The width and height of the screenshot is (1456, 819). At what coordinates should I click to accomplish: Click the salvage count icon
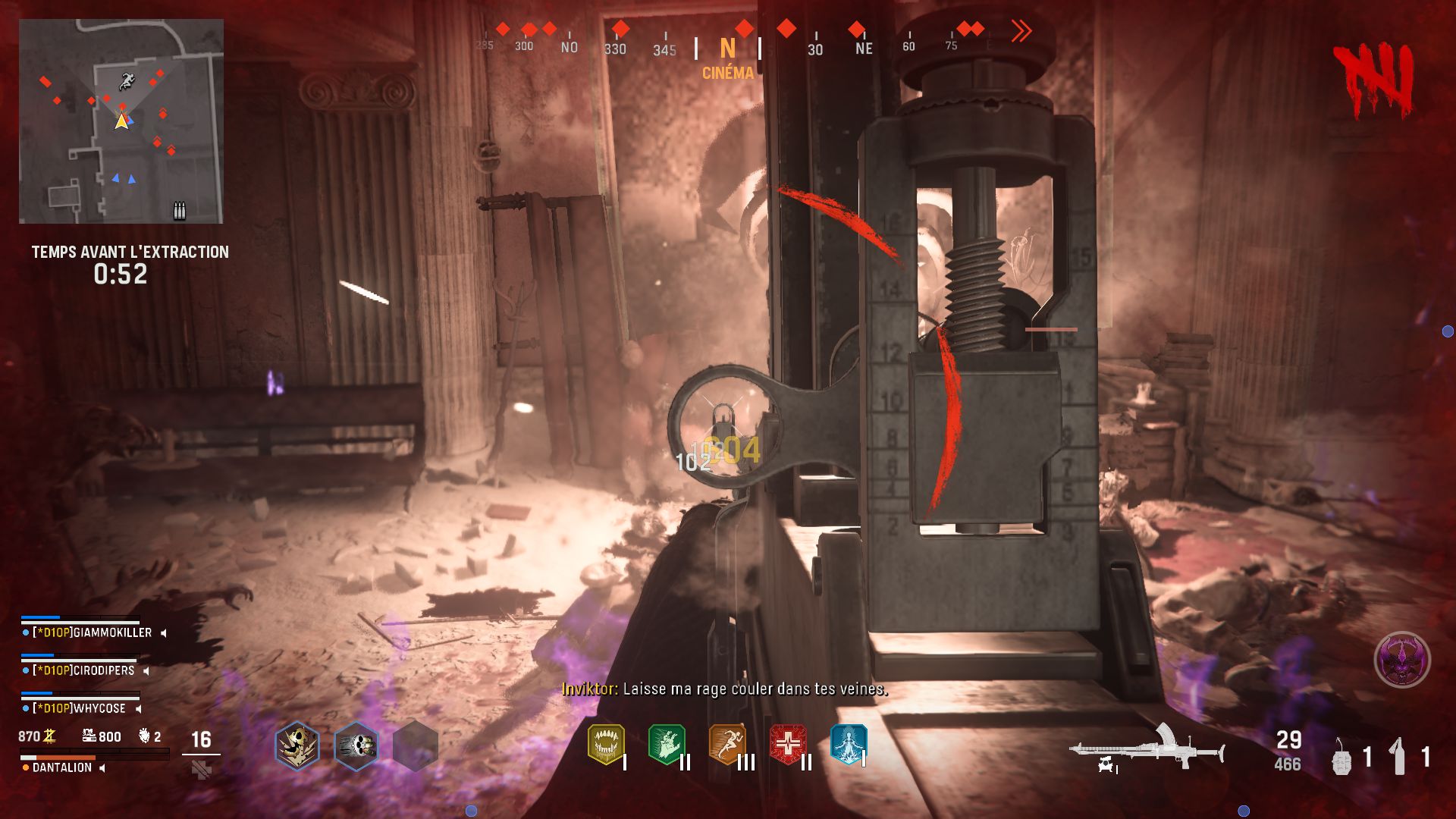tap(89, 736)
